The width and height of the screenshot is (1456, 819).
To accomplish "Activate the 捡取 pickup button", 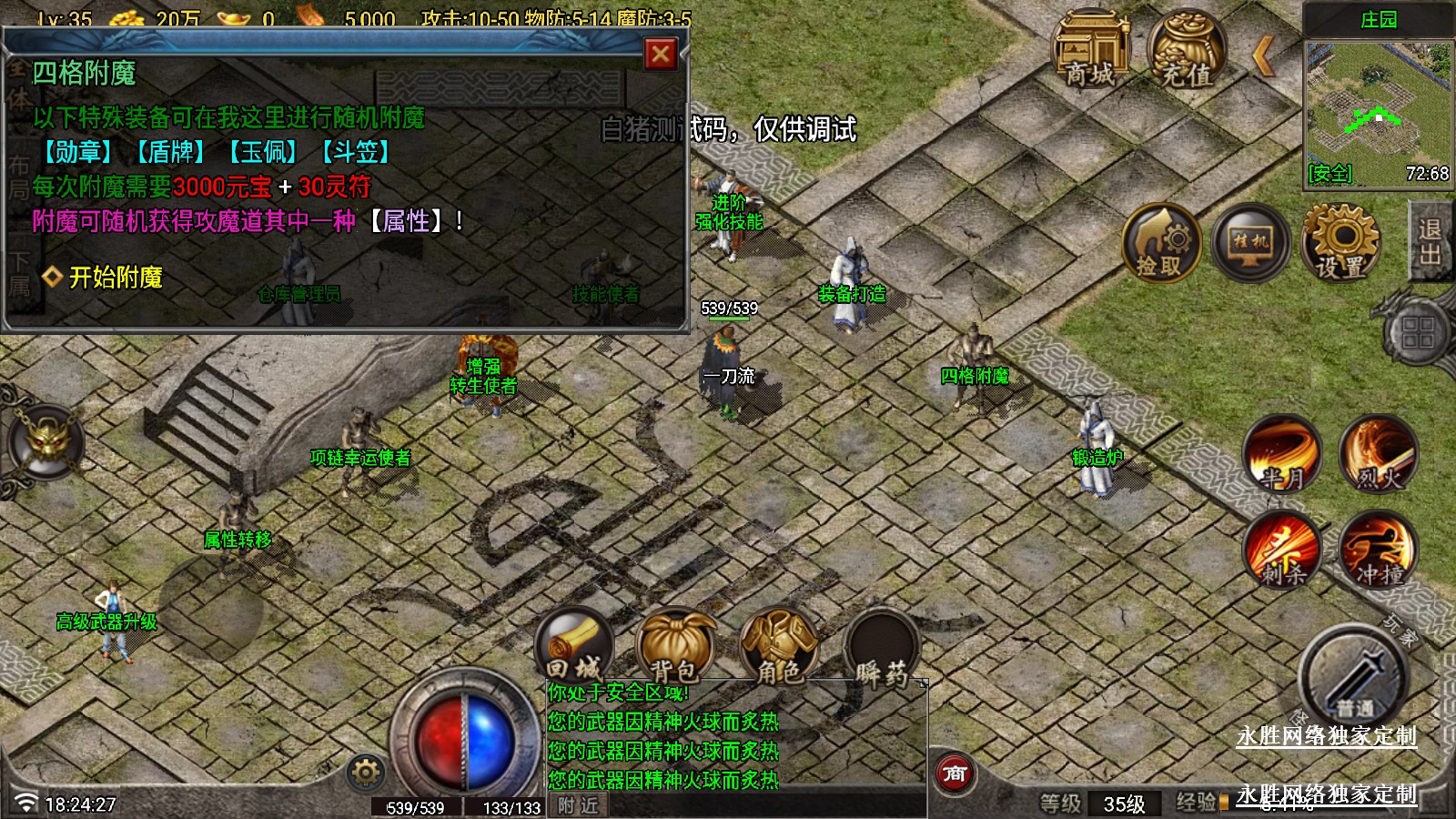I will point(1159,243).
